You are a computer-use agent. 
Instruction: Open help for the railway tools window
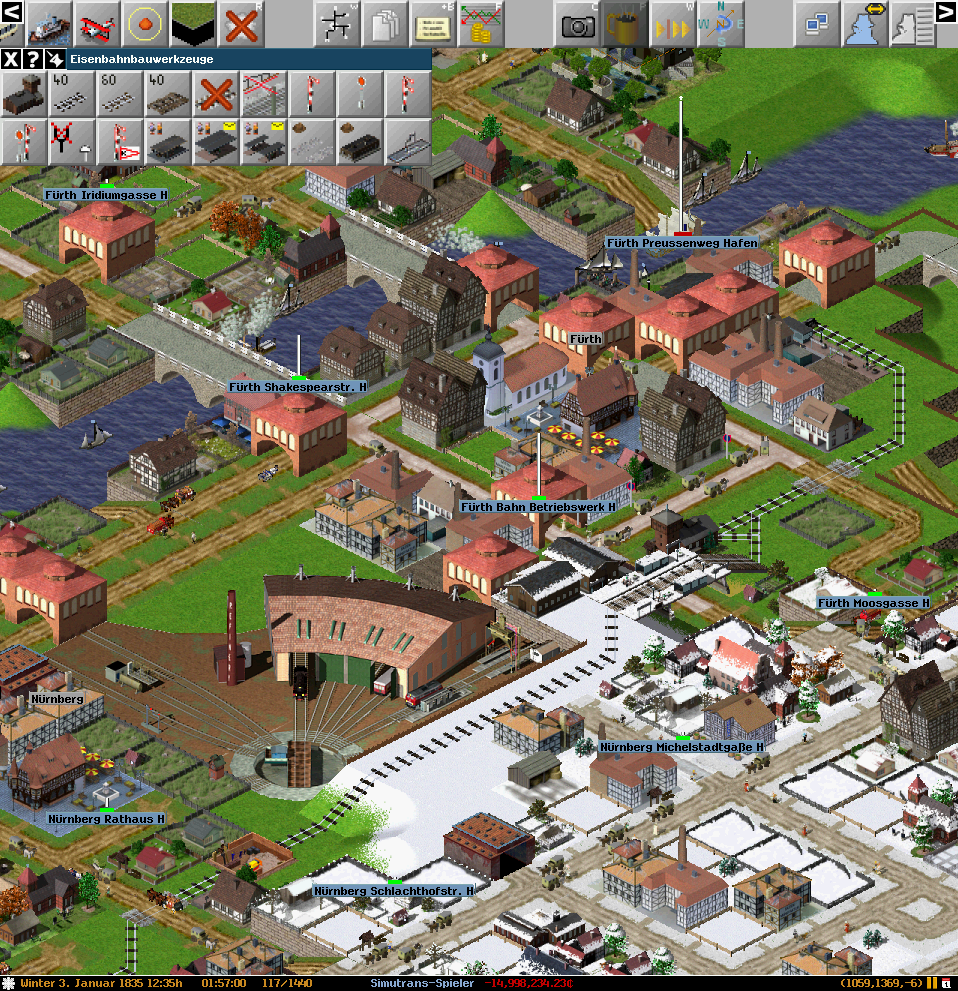(33, 59)
